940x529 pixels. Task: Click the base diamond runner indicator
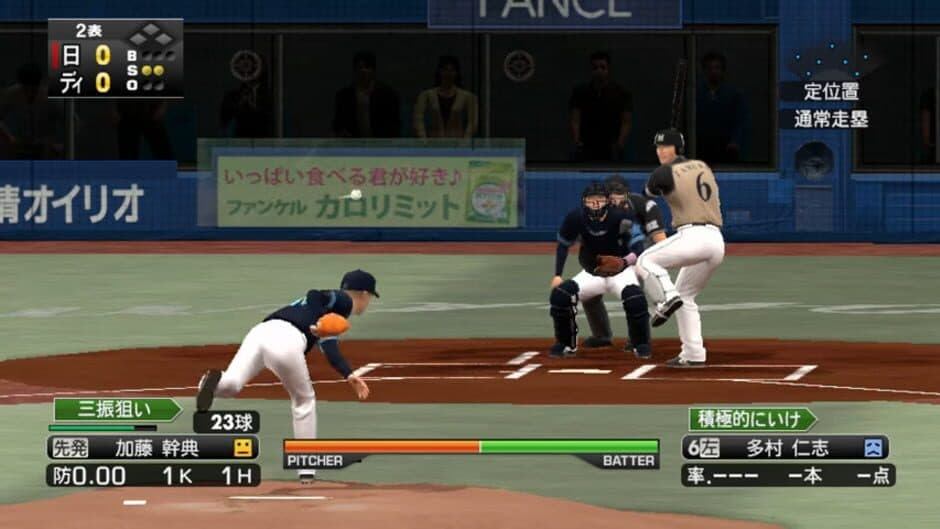151,37
